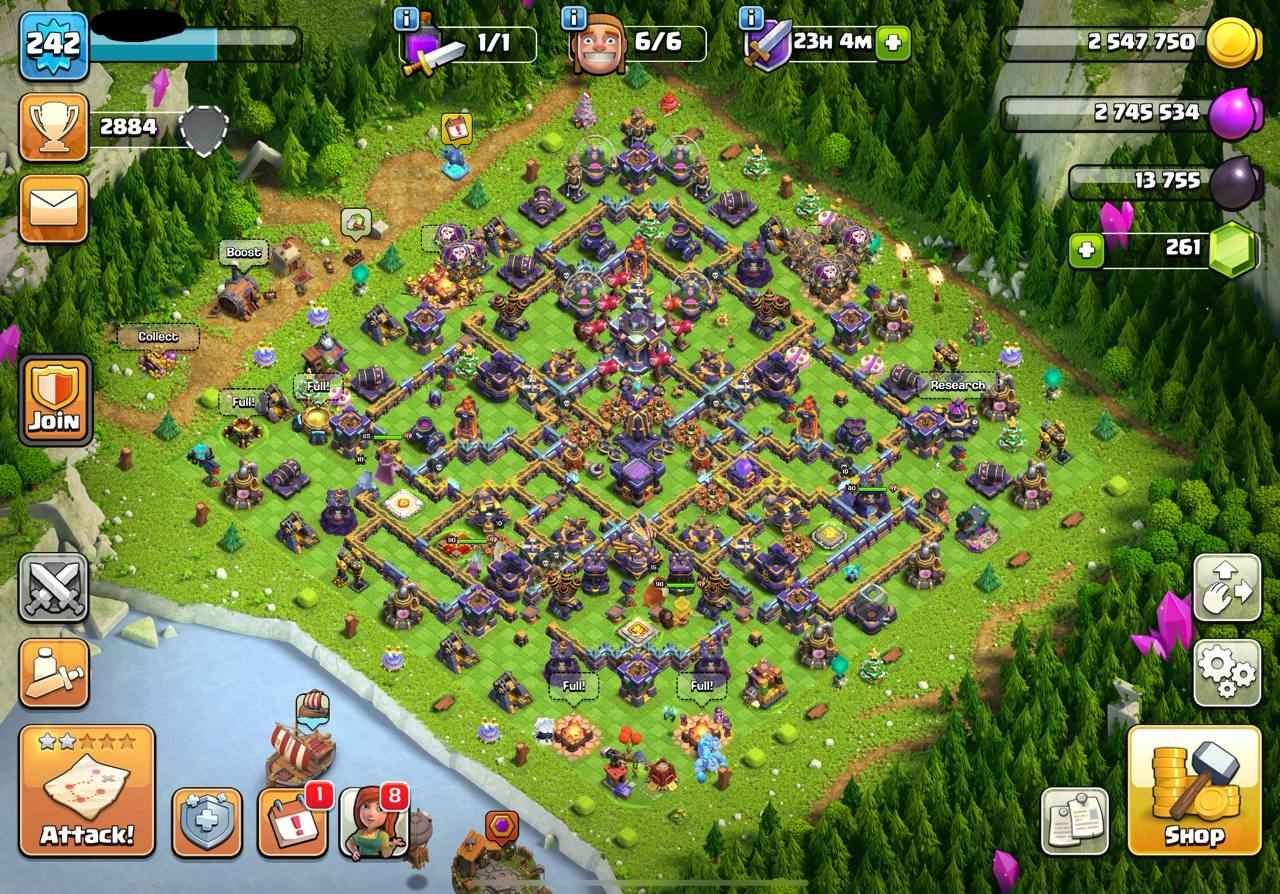Image resolution: width=1280 pixels, height=894 pixels.
Task: Open the events calendar with notification
Action: (x=292, y=823)
